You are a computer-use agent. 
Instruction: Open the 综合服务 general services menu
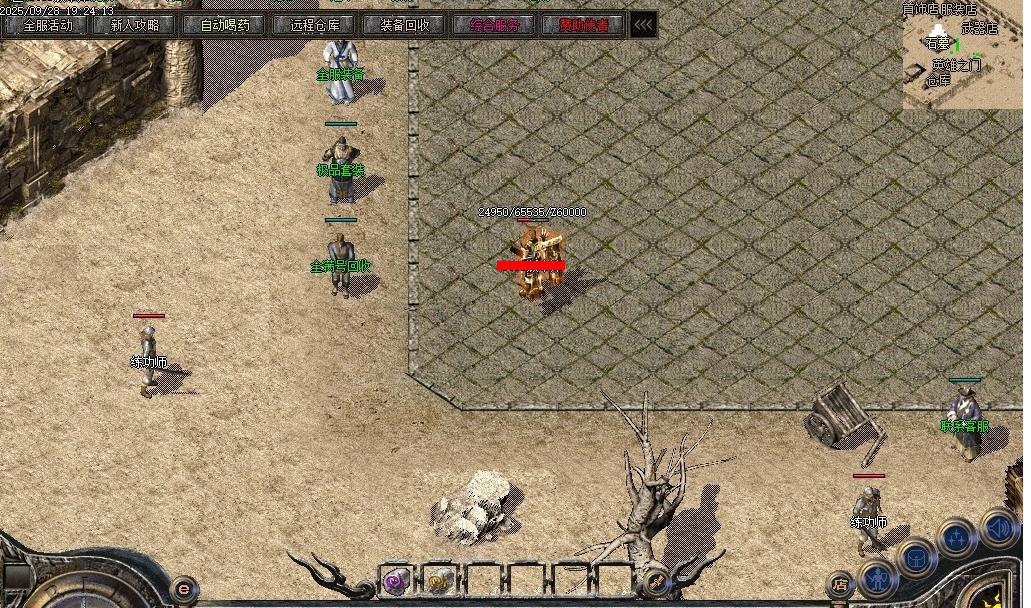[495, 25]
